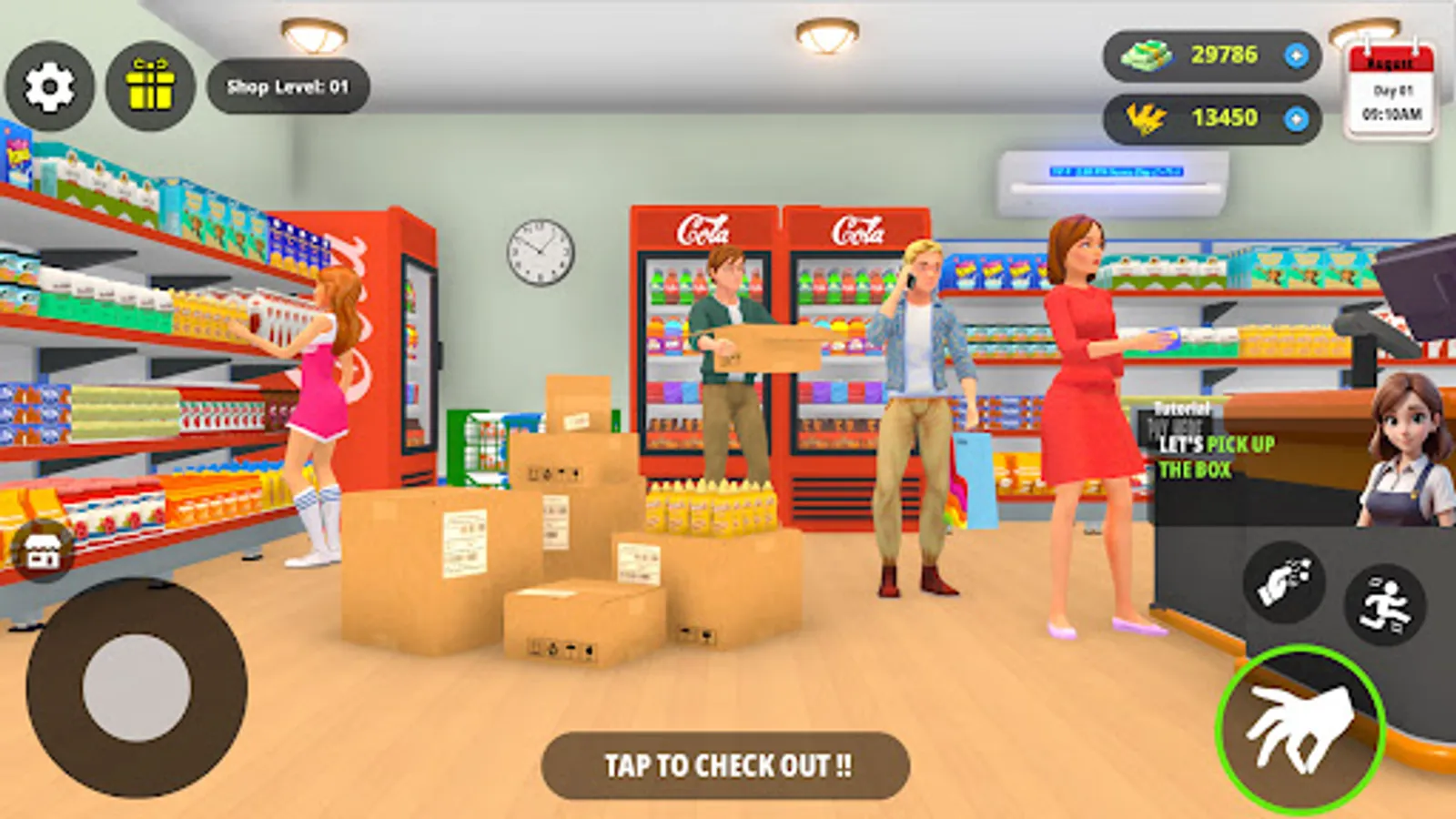Tap the TAP TO CHECK OUT banner
This screenshot has width=1456, height=819.
click(727, 765)
